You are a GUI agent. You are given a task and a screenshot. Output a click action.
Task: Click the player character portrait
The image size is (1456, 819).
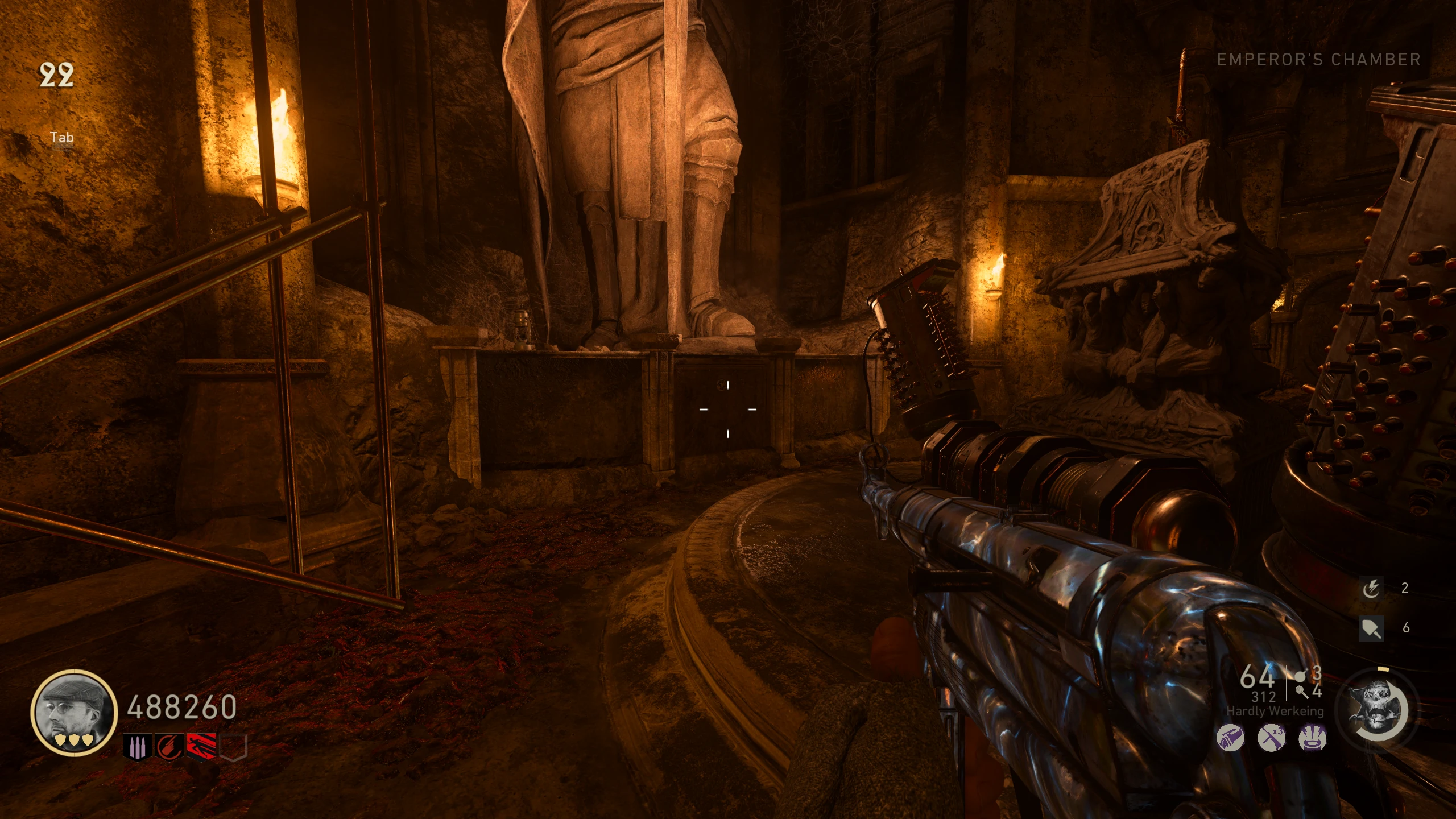click(74, 713)
